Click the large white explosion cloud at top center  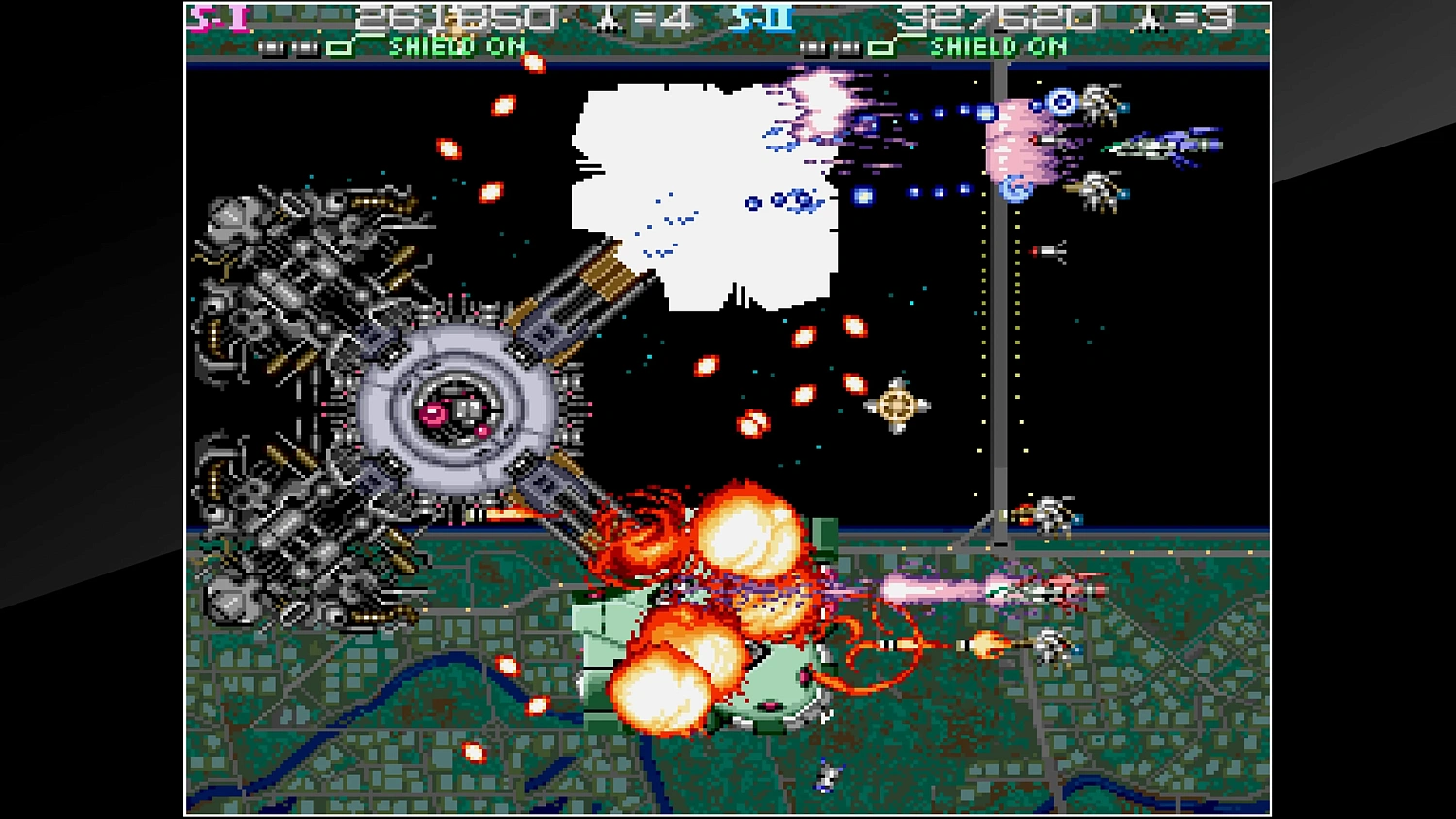pyautogui.click(x=704, y=194)
